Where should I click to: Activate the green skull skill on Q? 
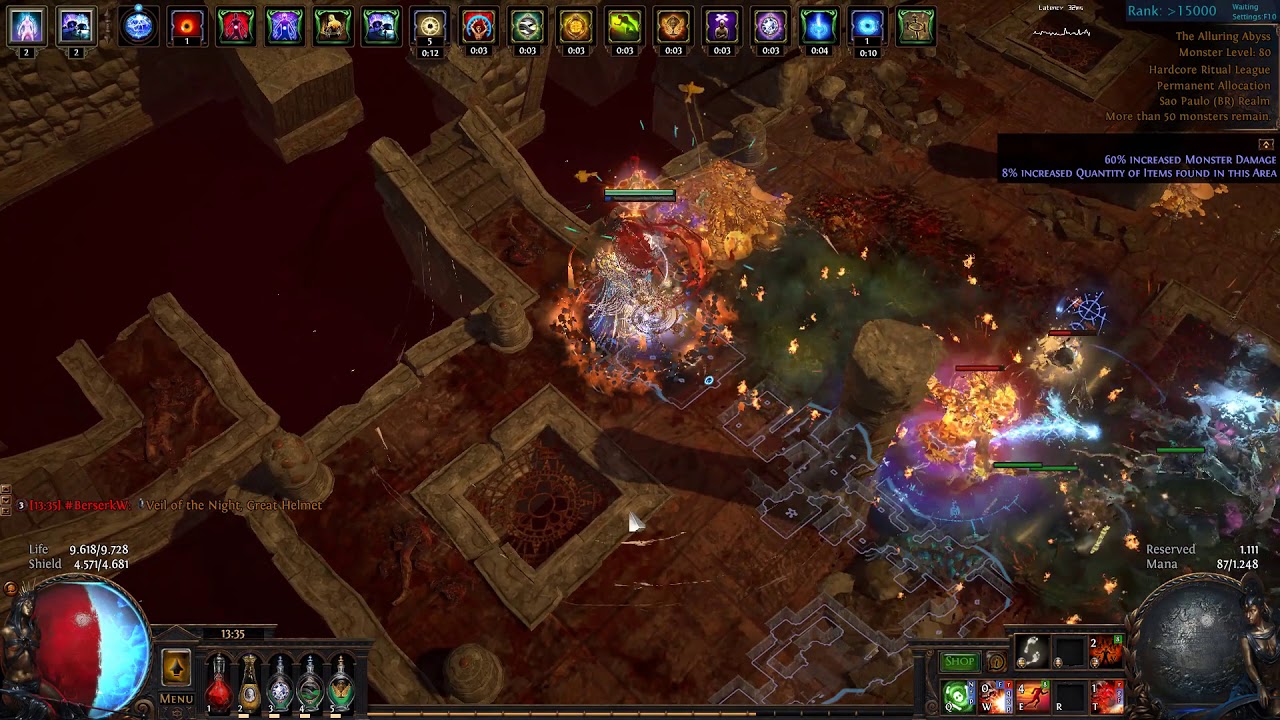pyautogui.click(x=957, y=695)
